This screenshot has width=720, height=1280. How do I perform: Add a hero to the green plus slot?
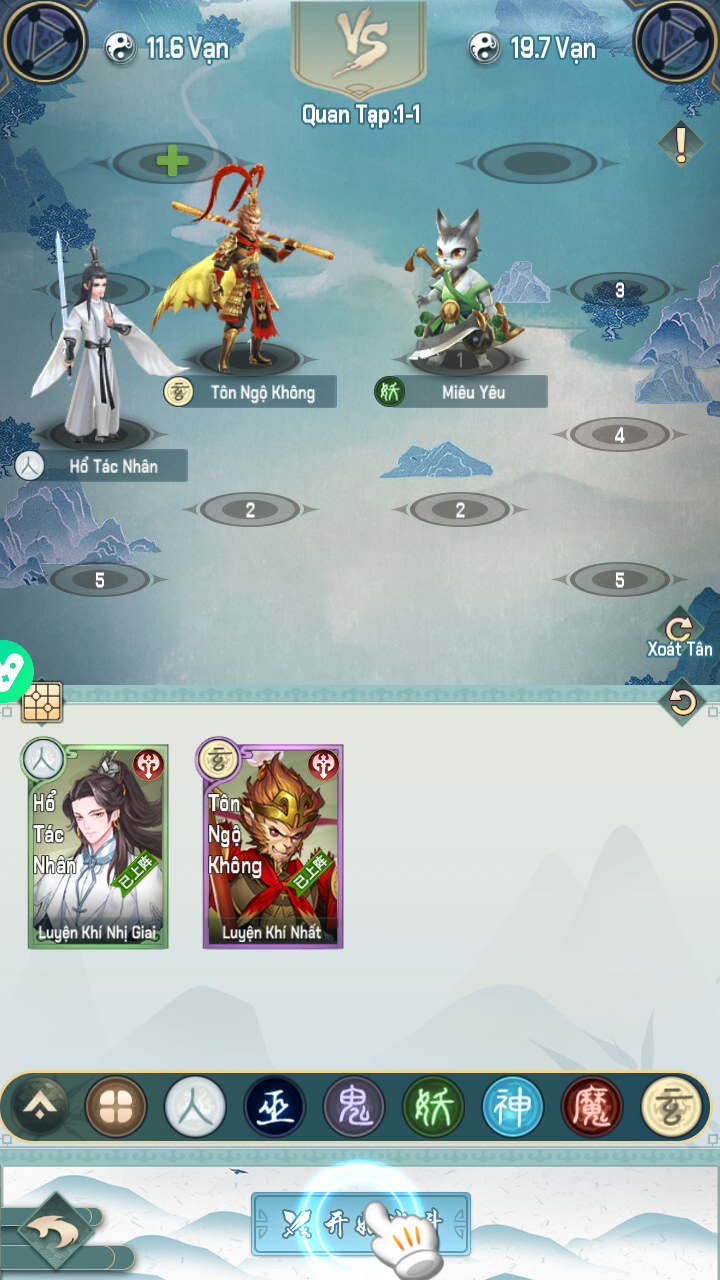point(172,161)
